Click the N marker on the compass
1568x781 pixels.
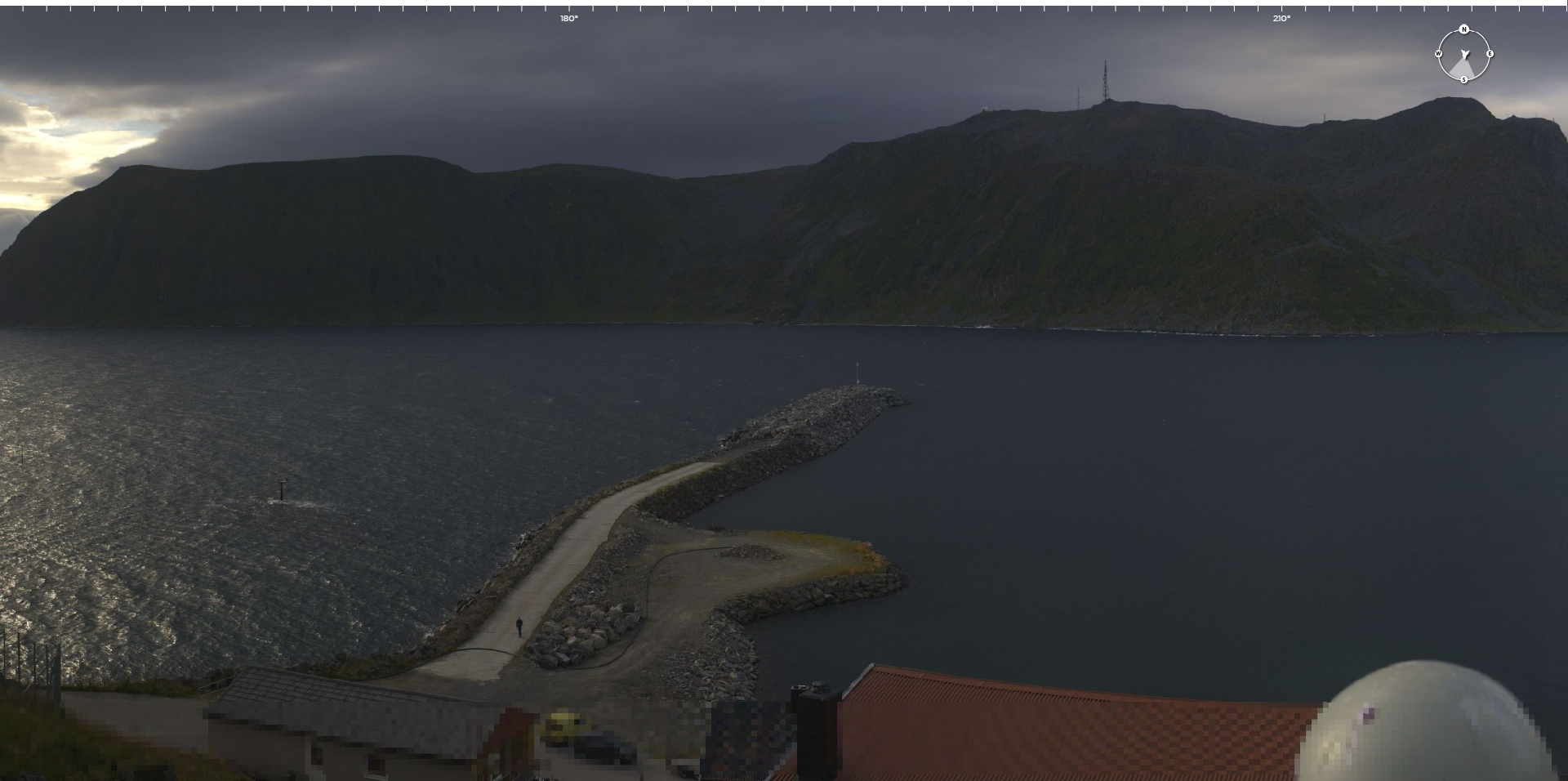pyautogui.click(x=1463, y=29)
